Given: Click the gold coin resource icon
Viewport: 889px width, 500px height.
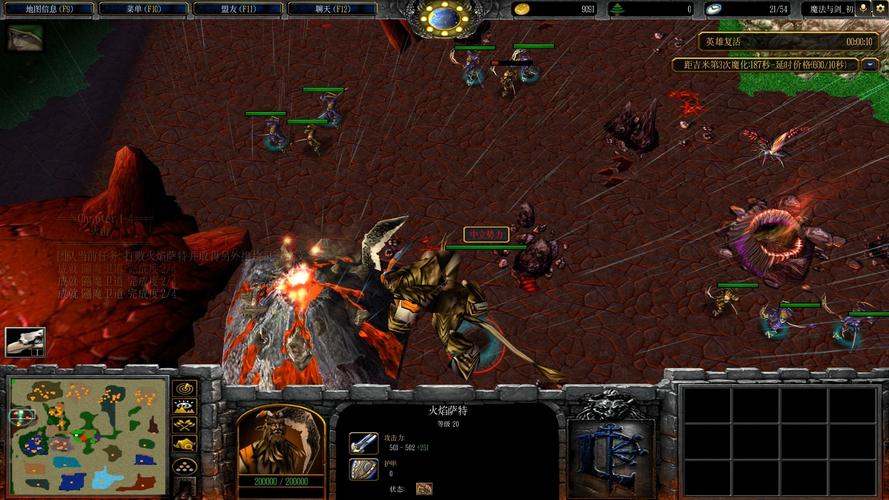Looking at the screenshot, I should [x=522, y=9].
